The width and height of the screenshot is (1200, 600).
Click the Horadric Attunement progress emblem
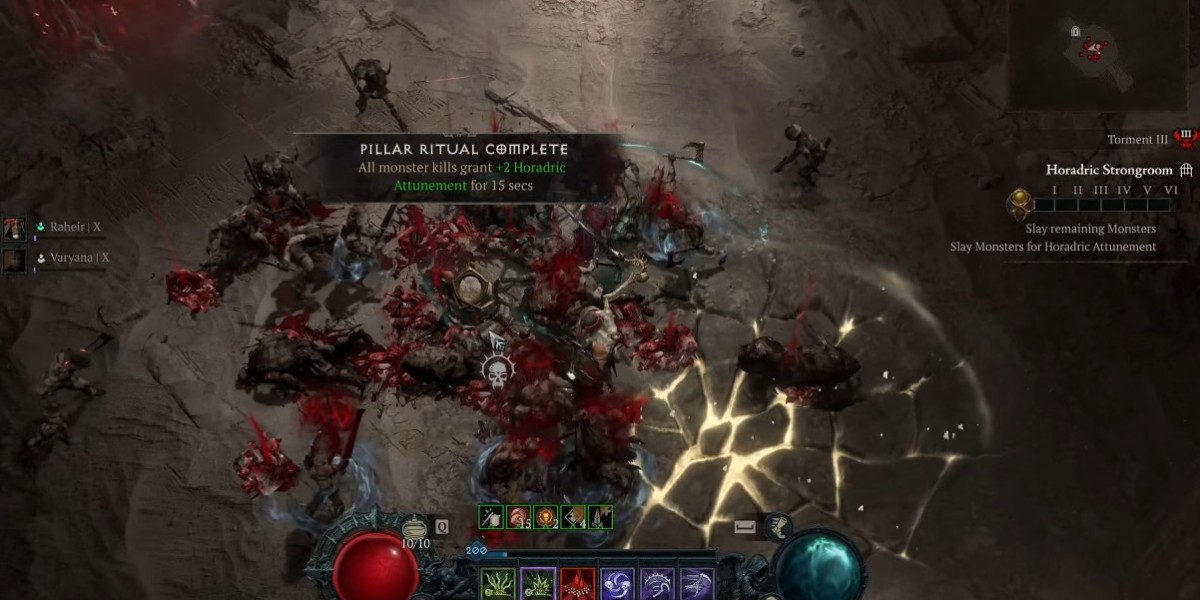click(x=1021, y=204)
